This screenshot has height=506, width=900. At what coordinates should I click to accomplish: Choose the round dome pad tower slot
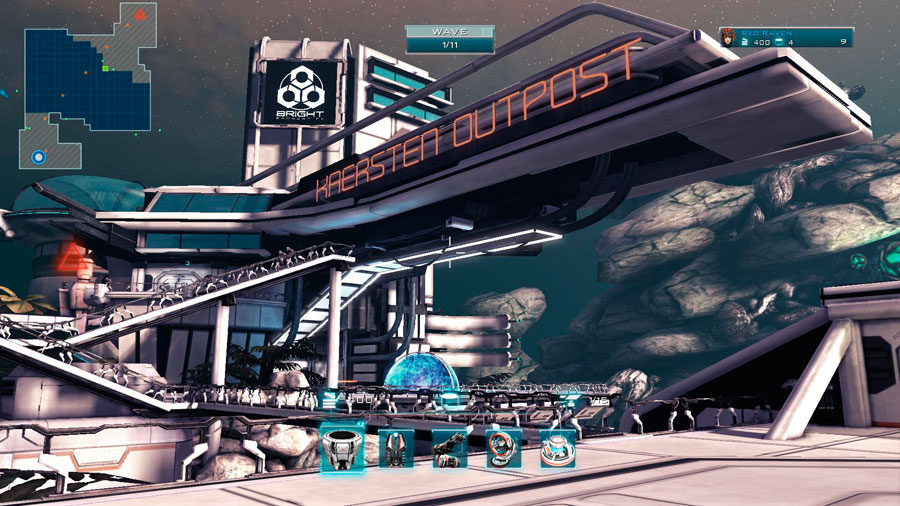[558, 449]
